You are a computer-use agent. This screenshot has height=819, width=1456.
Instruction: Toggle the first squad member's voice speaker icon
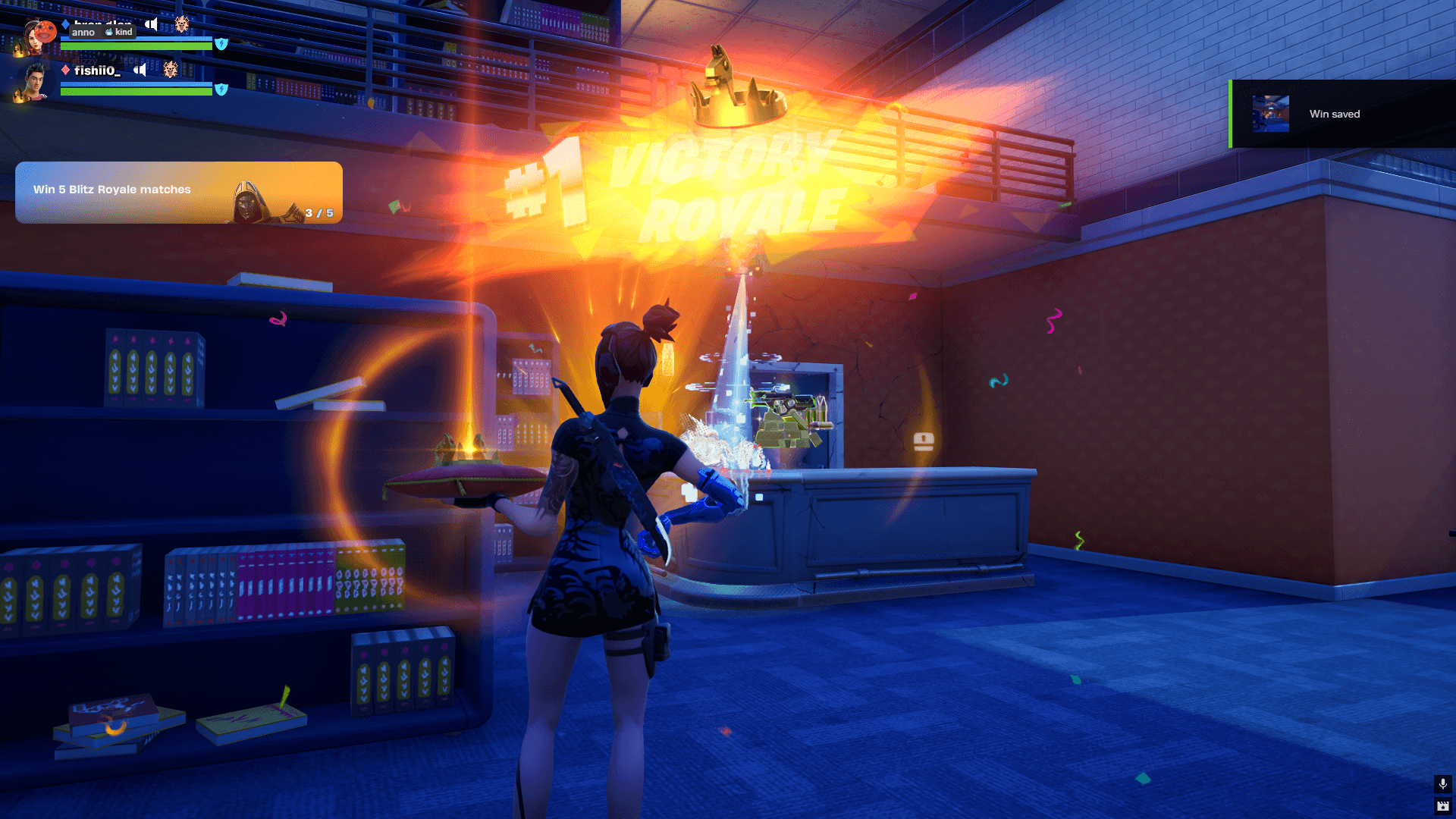point(152,24)
